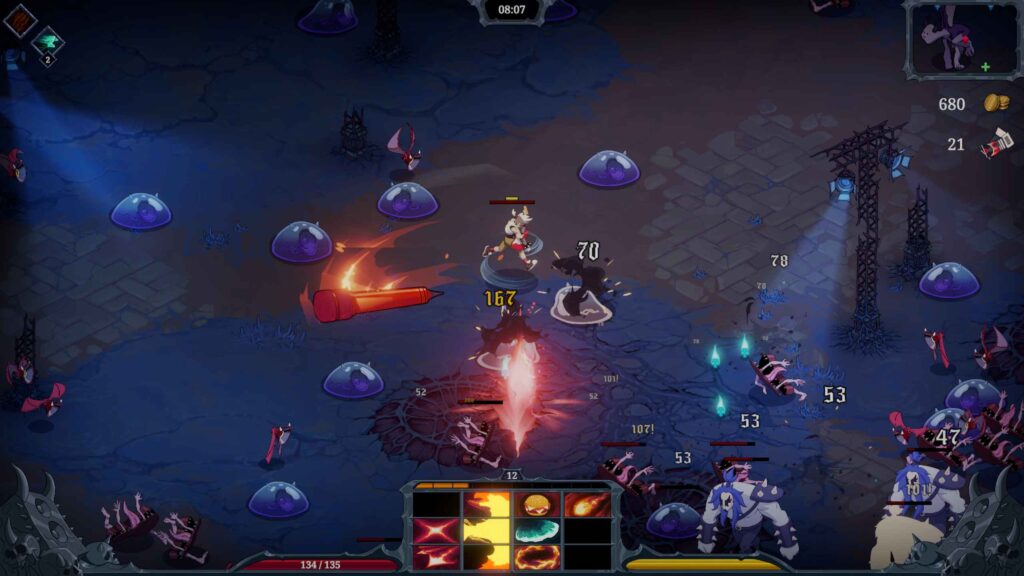Click the red claw marks buff icon
Image resolution: width=1024 pixels, height=576 pixels.
tap(19, 21)
